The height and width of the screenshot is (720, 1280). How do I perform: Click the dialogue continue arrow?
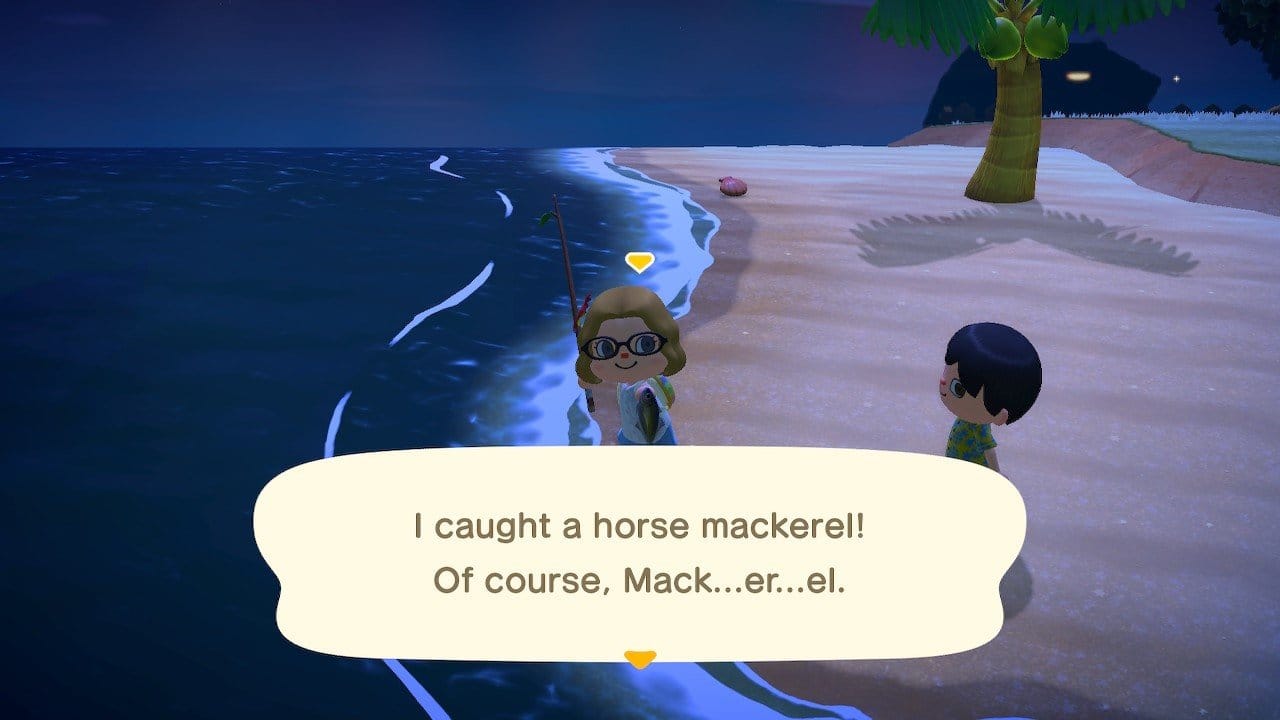click(x=639, y=658)
